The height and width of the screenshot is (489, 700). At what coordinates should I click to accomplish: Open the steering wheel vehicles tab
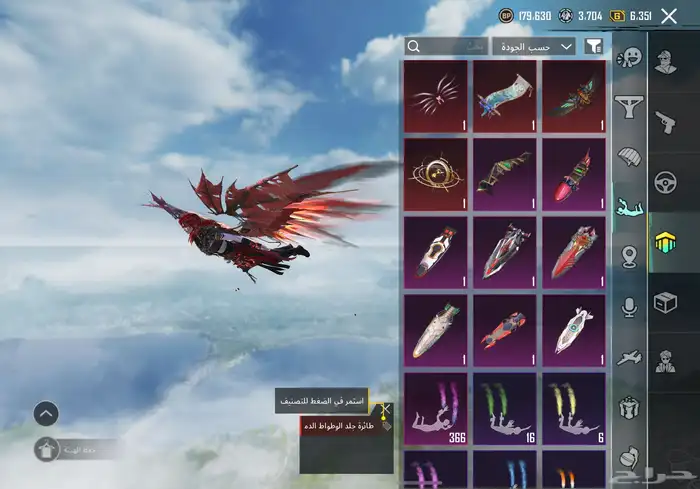point(665,183)
